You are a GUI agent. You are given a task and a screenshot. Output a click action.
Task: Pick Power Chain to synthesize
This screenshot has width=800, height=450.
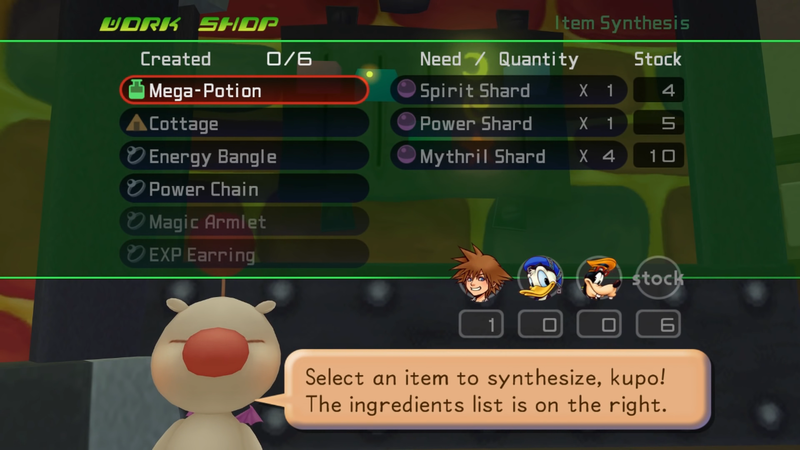pyautogui.click(x=243, y=189)
